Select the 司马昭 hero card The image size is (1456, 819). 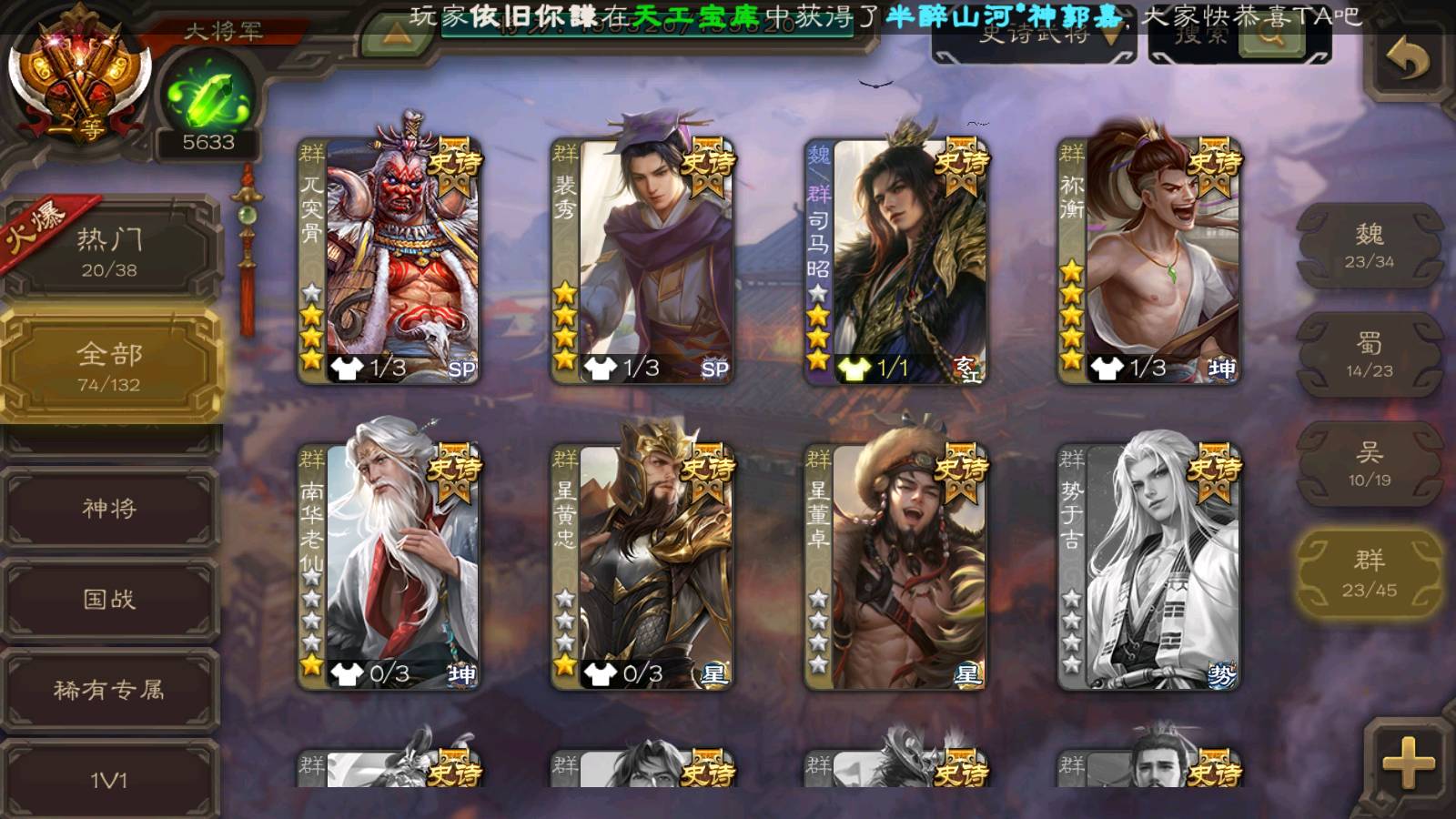pyautogui.click(x=895, y=260)
